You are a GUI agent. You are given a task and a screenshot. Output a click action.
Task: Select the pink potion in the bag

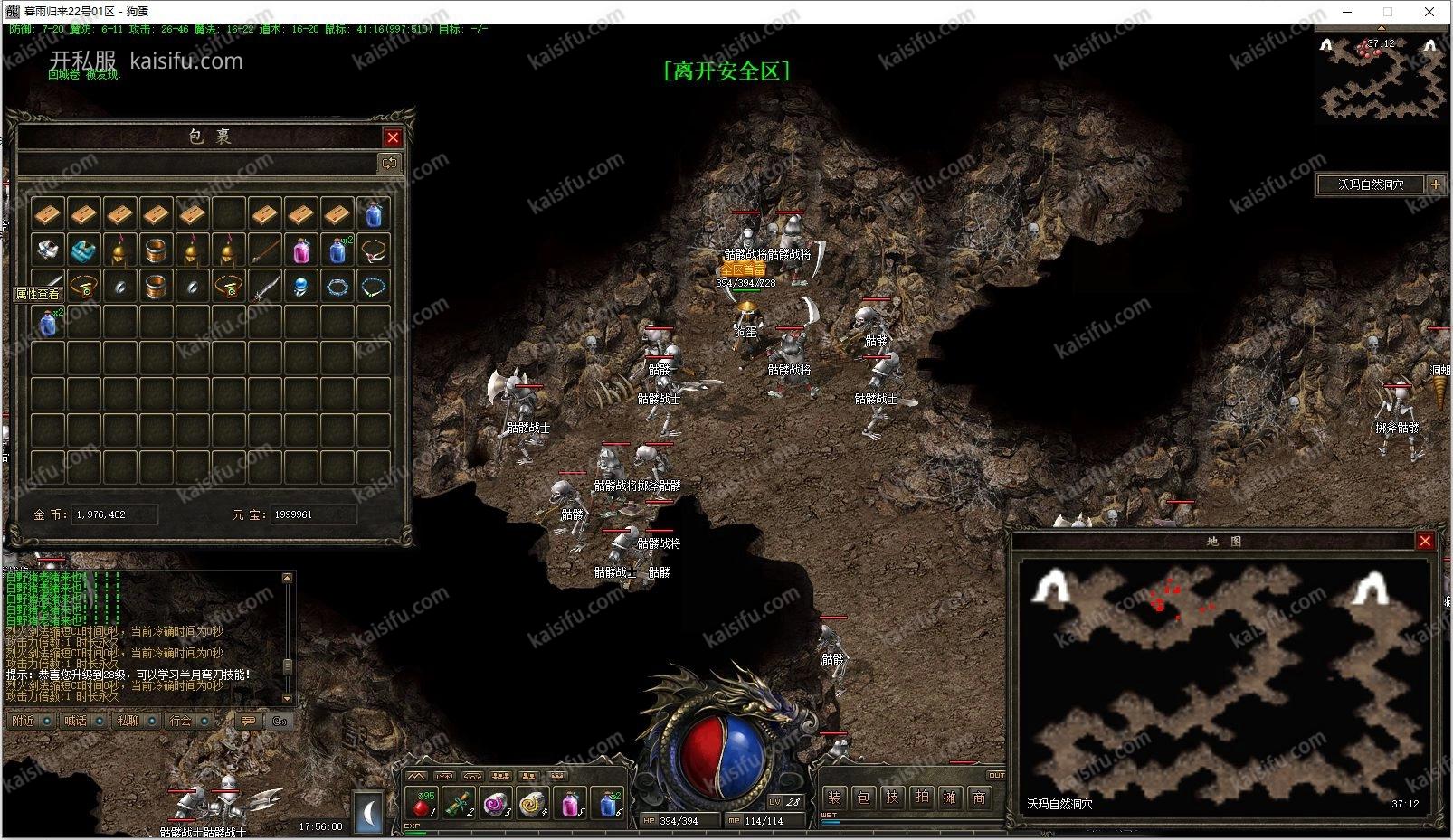(301, 250)
